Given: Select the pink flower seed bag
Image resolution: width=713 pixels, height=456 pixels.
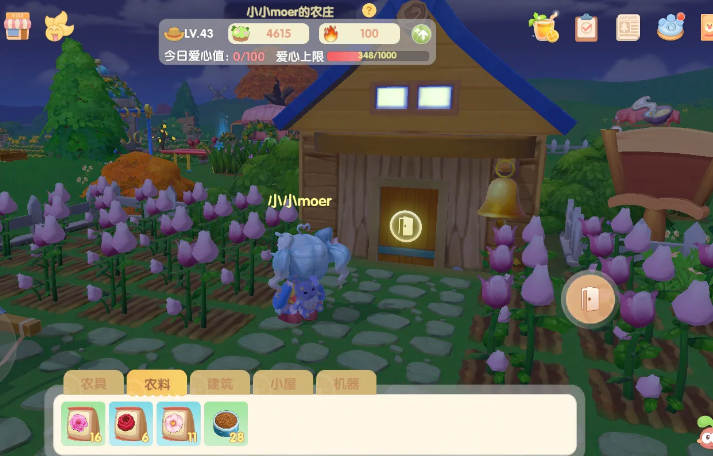Looking at the screenshot, I should point(82,423).
